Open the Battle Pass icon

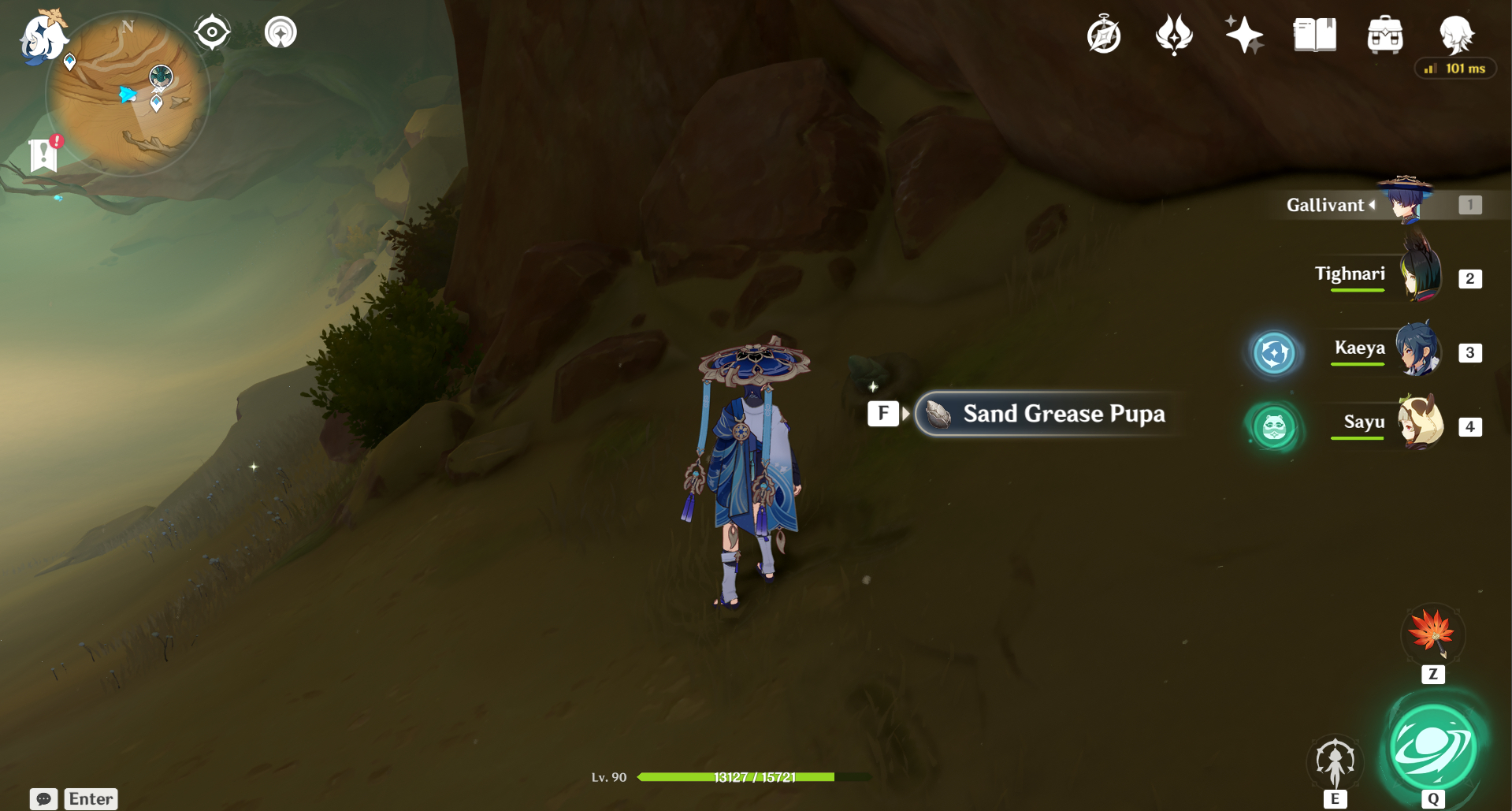(x=1174, y=34)
